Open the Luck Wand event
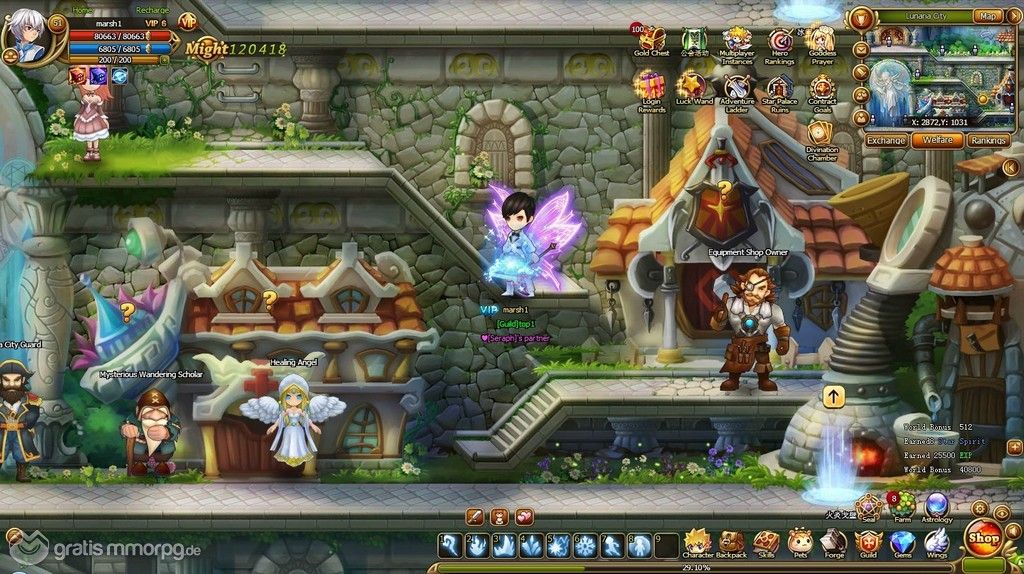 [693, 87]
